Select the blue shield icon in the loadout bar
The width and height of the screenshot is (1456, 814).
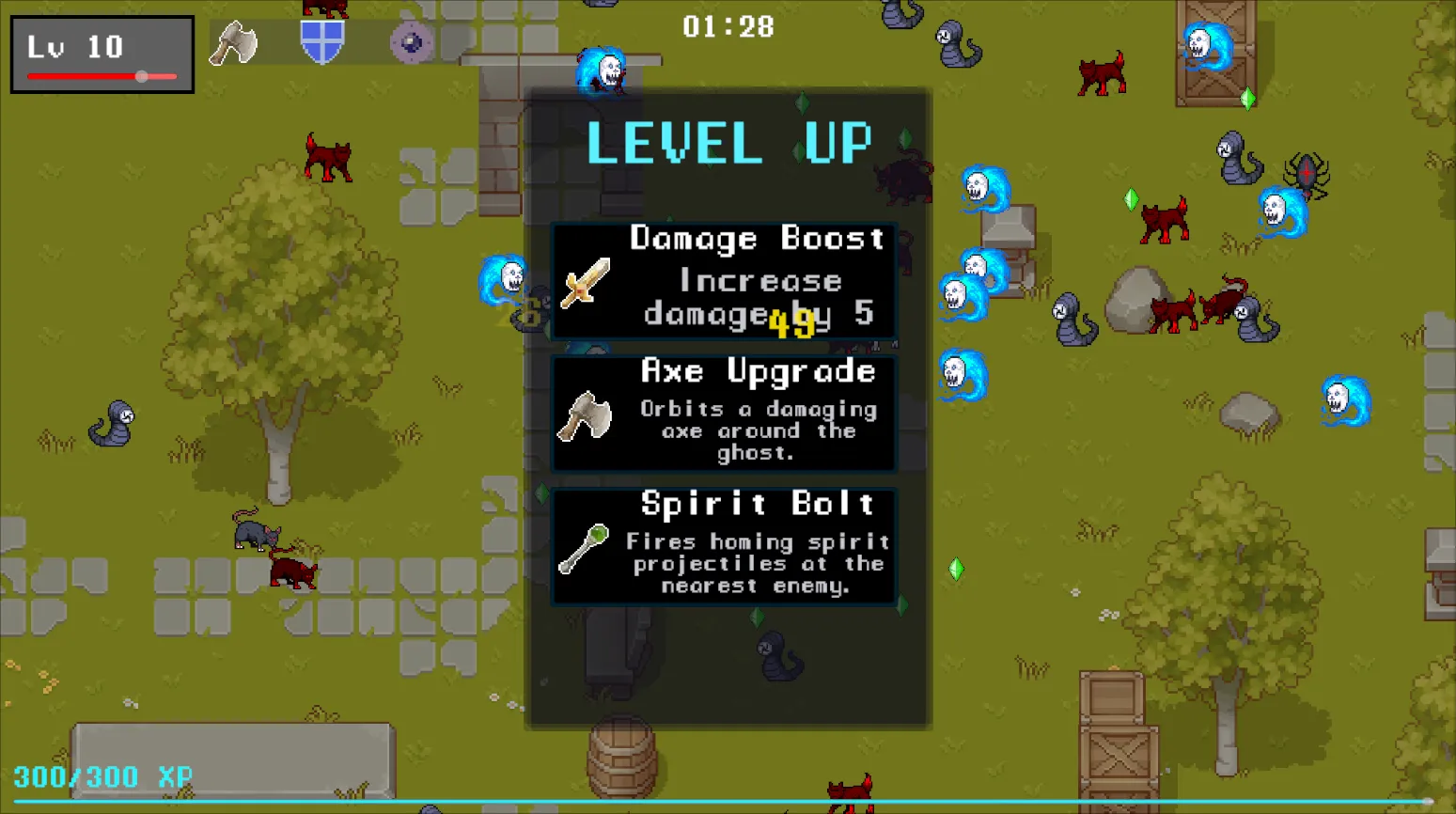(x=322, y=39)
